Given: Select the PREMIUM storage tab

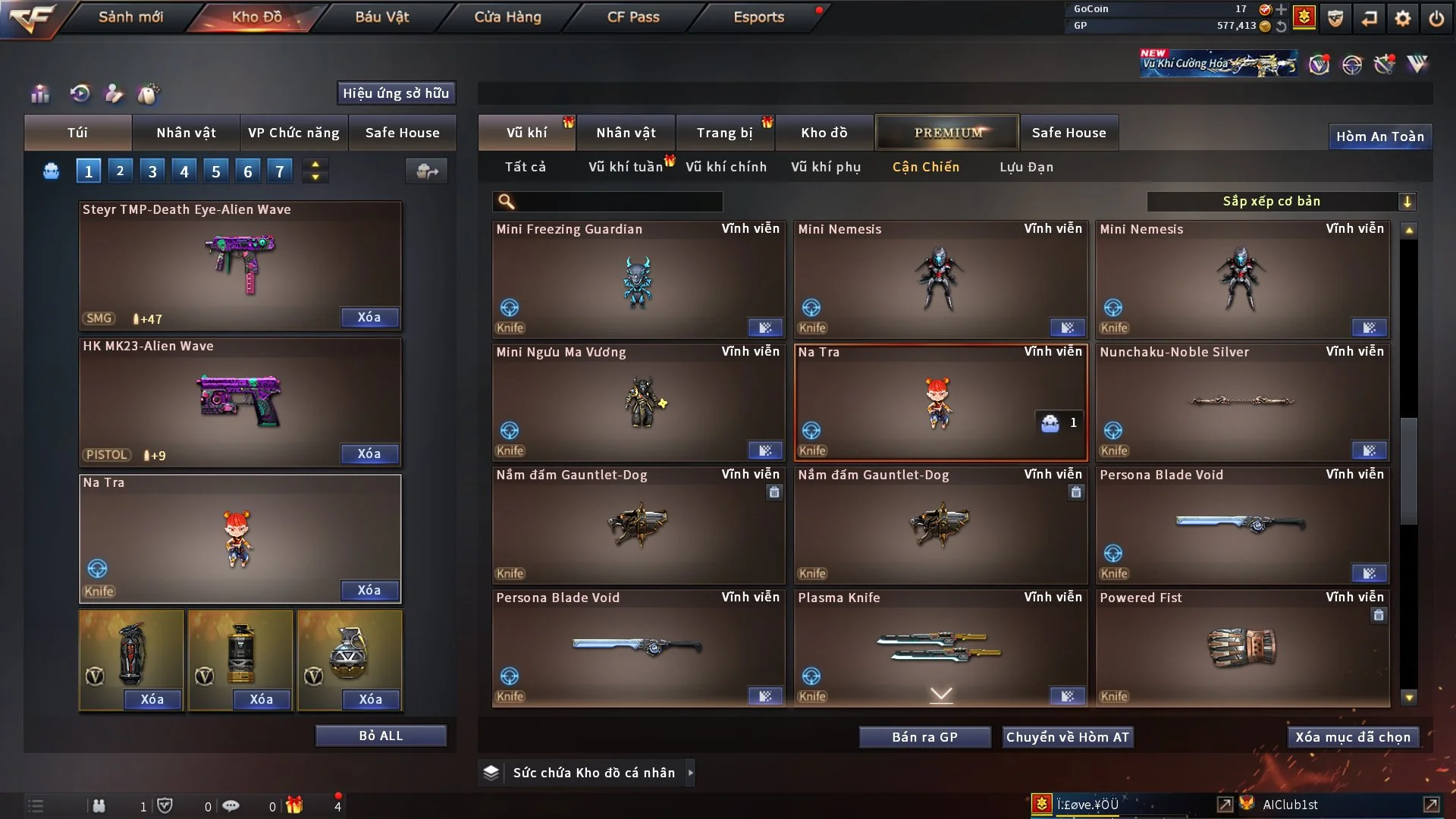Looking at the screenshot, I should (947, 133).
